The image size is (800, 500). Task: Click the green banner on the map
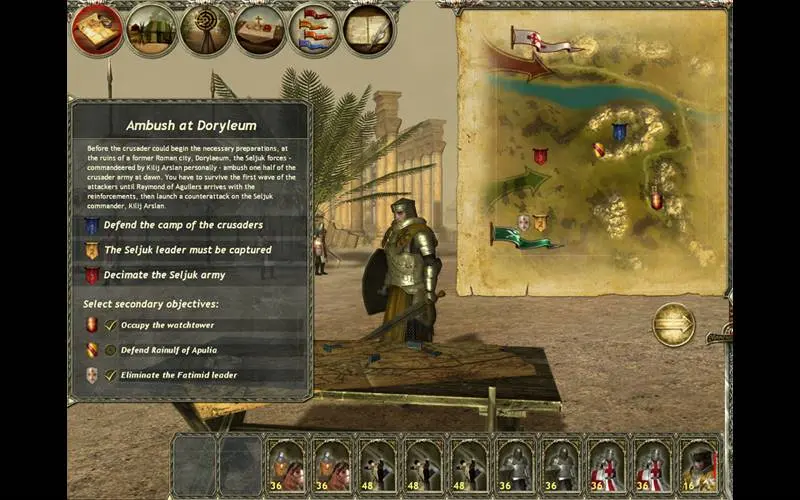pos(518,236)
